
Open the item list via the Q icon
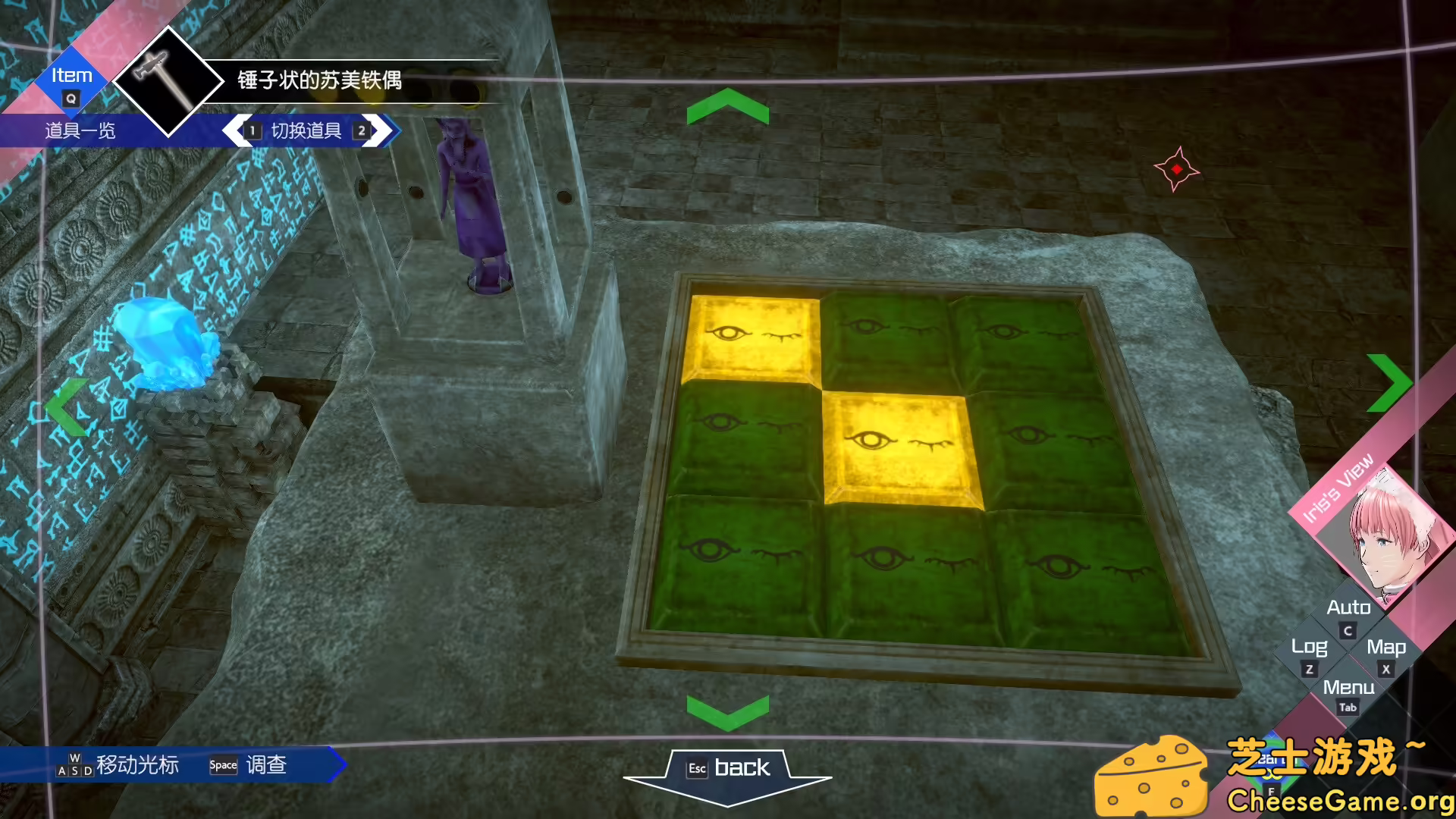[70, 98]
